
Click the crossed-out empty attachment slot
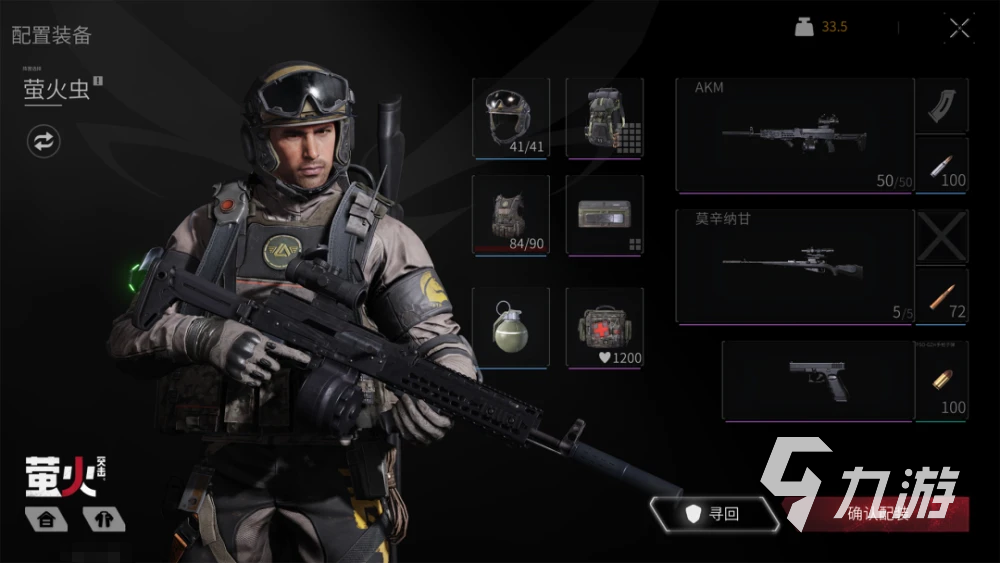click(x=941, y=237)
